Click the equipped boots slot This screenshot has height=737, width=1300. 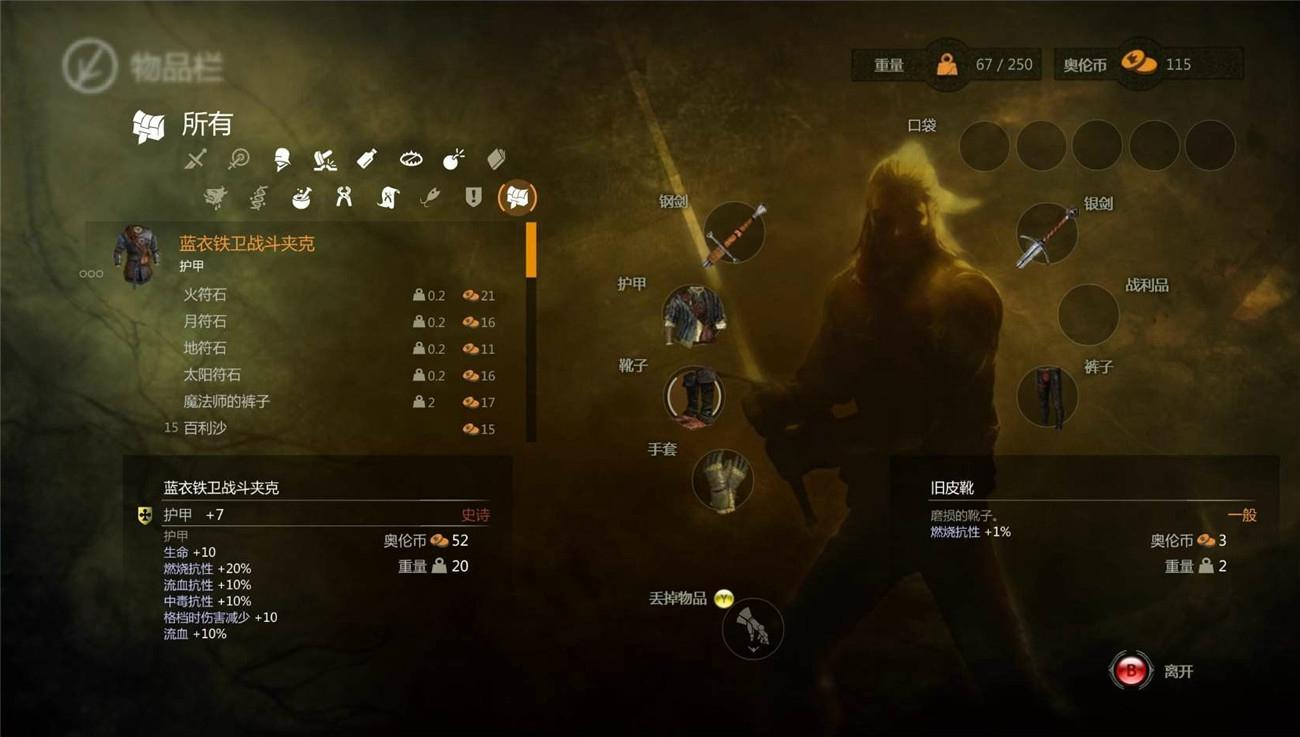tap(694, 396)
